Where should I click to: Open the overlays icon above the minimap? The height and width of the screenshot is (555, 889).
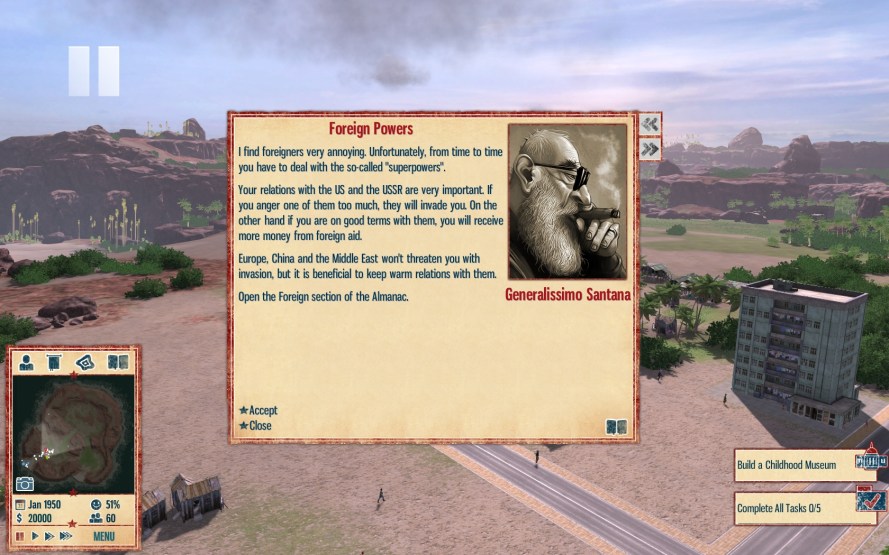pos(86,362)
